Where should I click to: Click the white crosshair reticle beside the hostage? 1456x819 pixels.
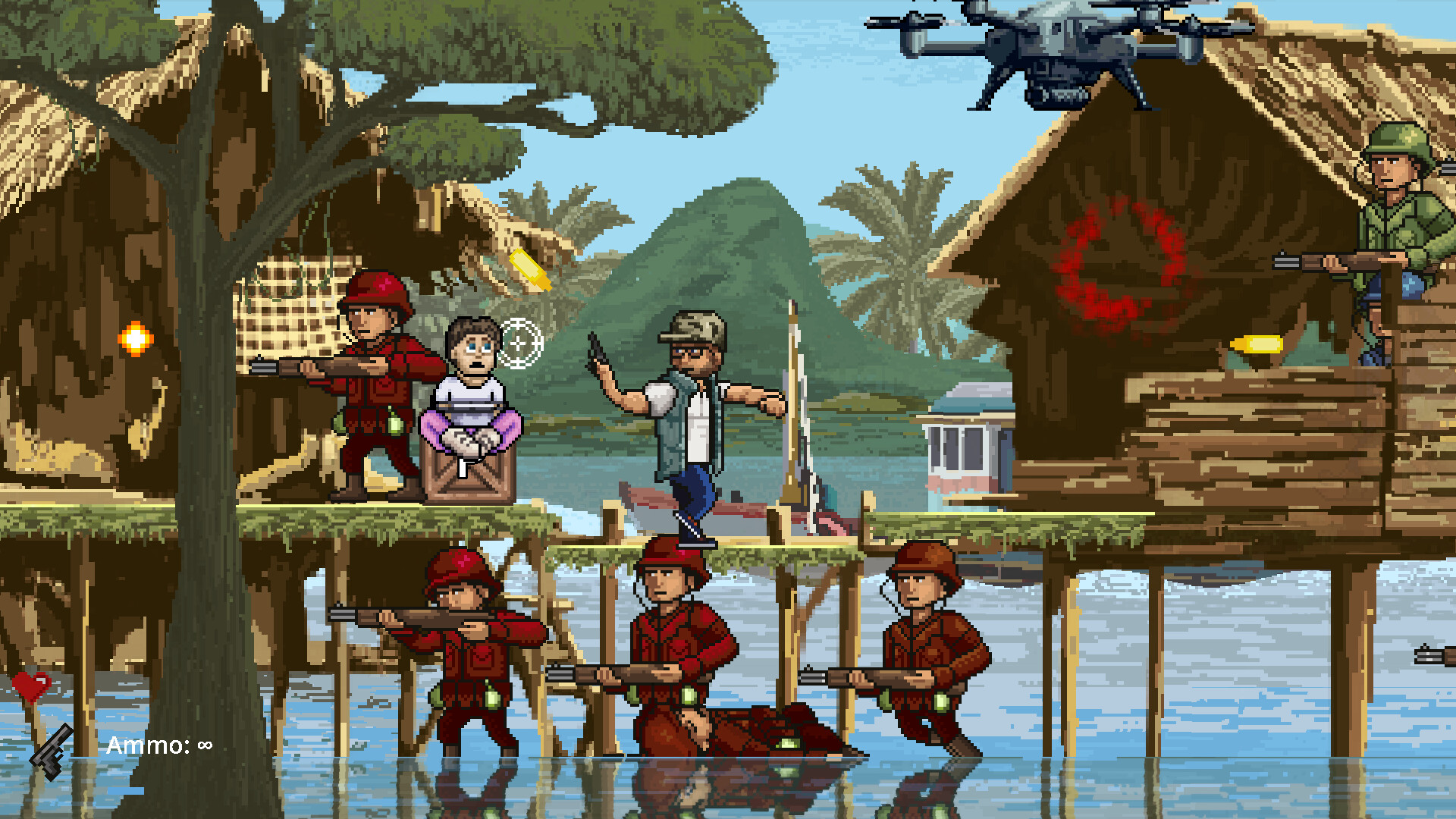[519, 342]
